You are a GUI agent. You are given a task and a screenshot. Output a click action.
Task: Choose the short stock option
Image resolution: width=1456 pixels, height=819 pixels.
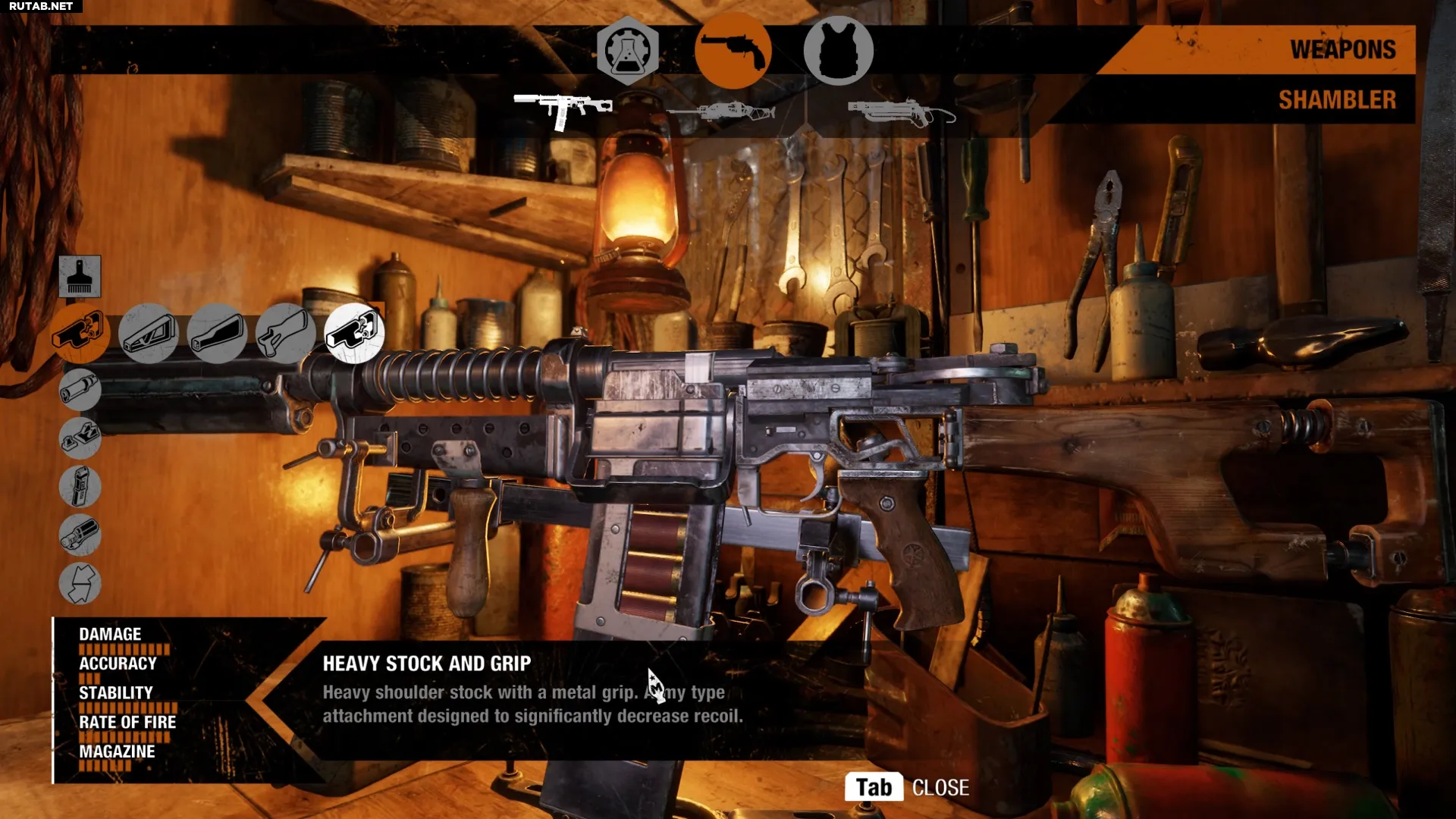point(218,334)
